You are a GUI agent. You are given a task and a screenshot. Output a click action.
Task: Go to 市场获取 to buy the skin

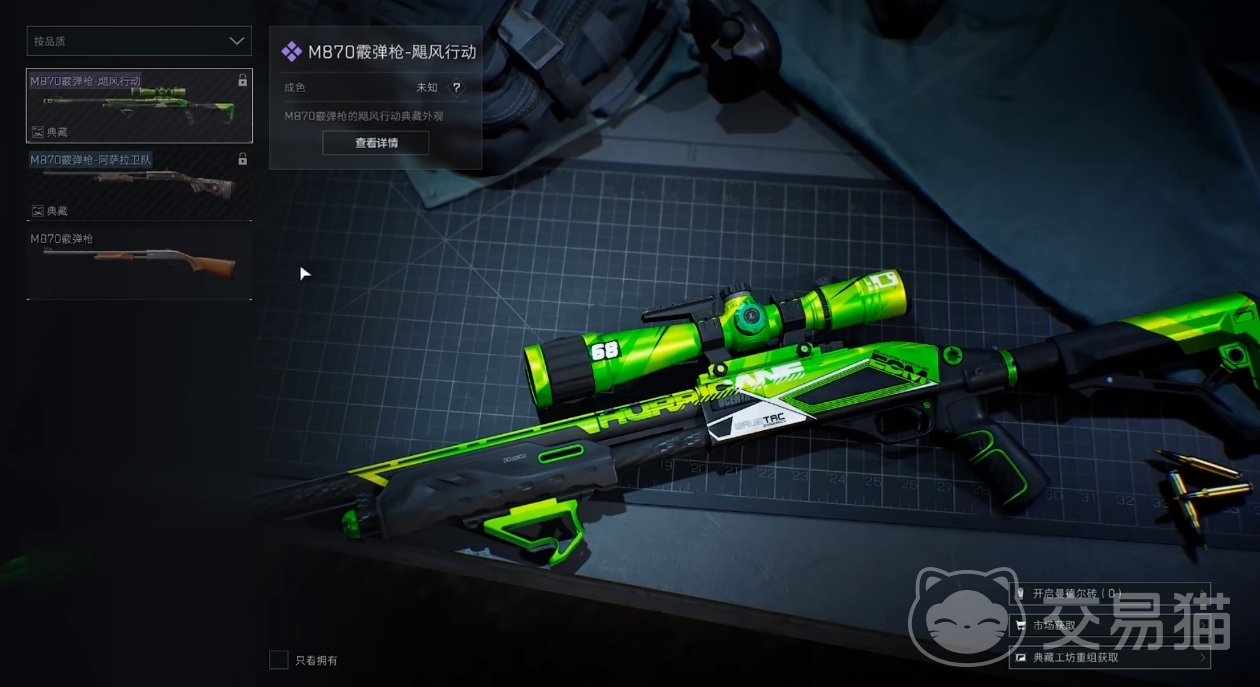click(x=1110, y=625)
